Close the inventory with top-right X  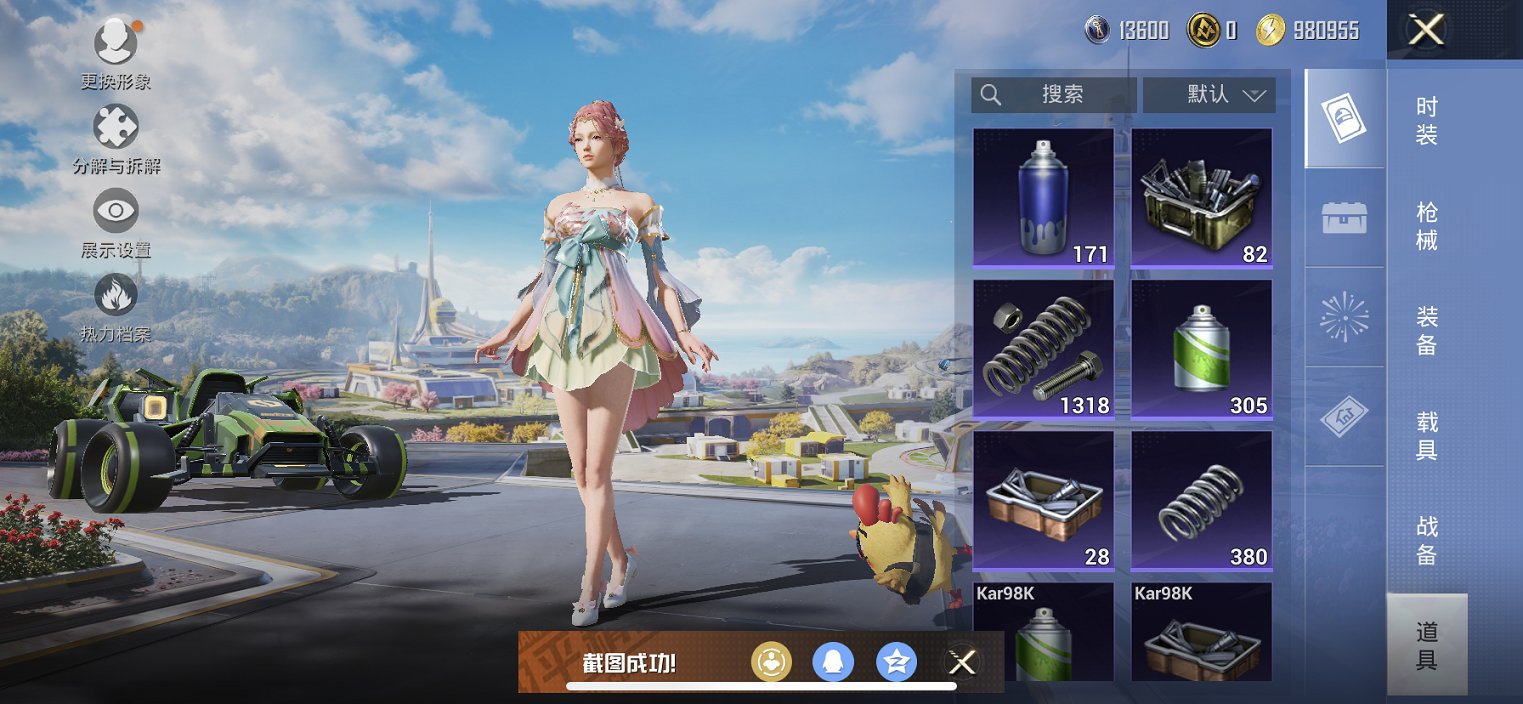coord(1426,30)
